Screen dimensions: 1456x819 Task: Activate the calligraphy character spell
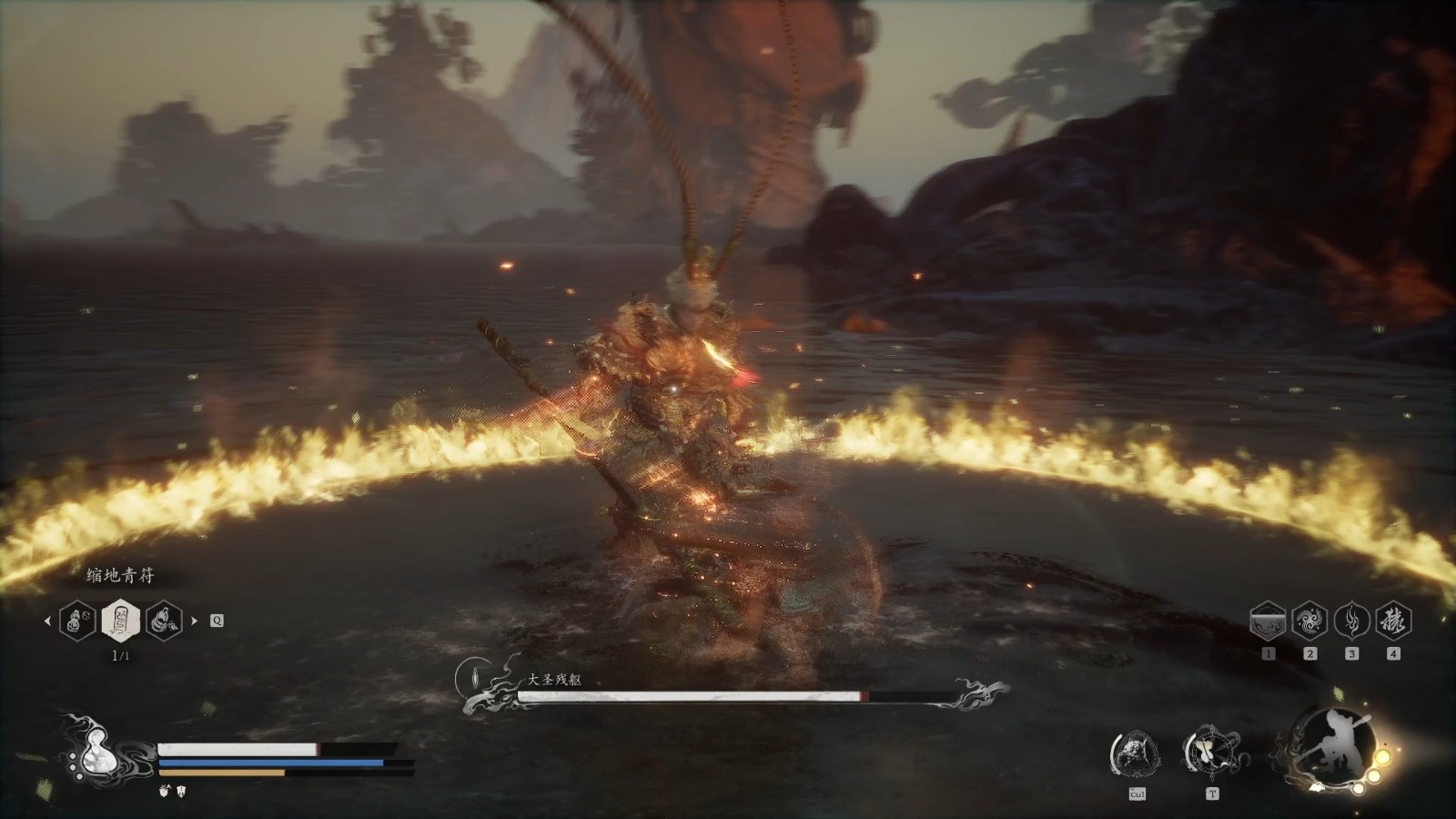coord(1393,622)
